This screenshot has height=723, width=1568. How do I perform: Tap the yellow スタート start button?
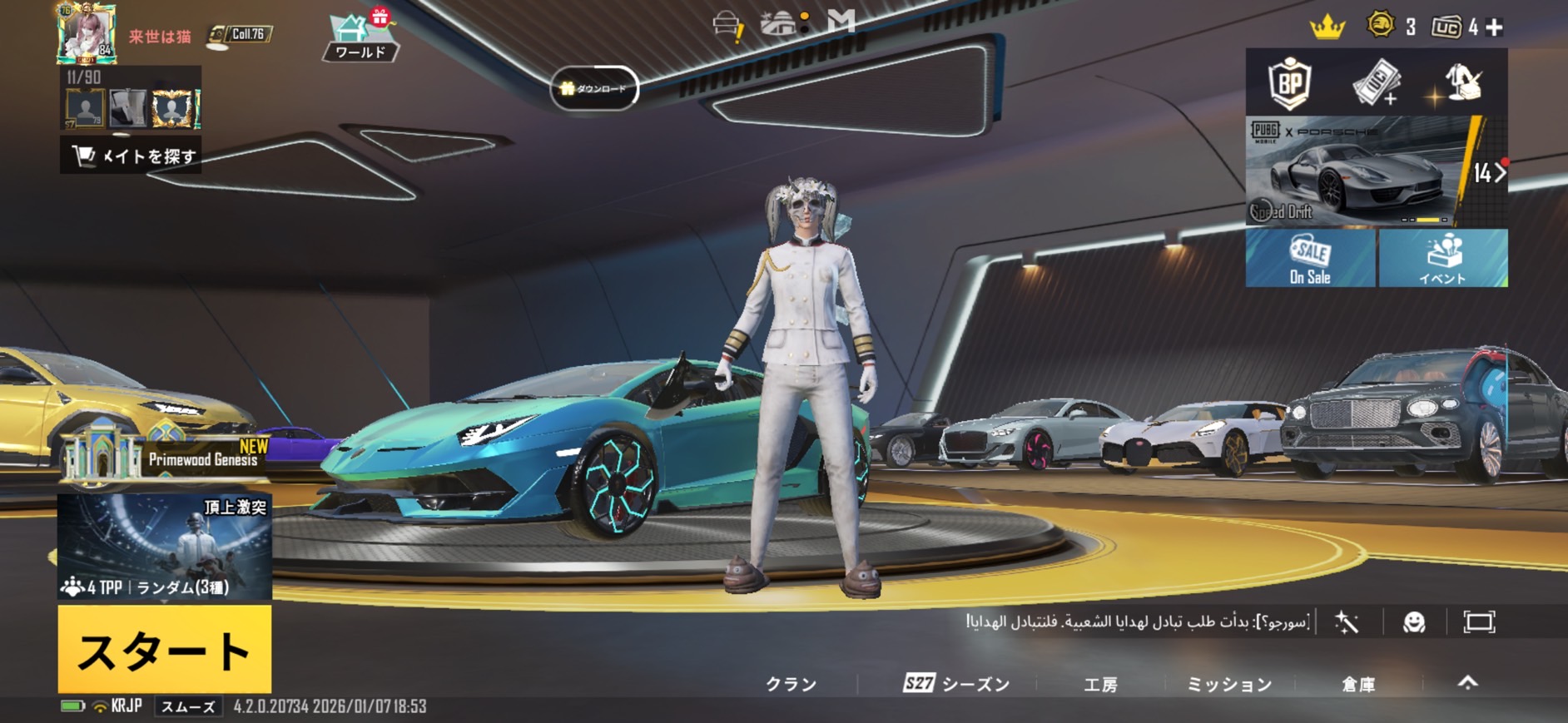click(165, 649)
